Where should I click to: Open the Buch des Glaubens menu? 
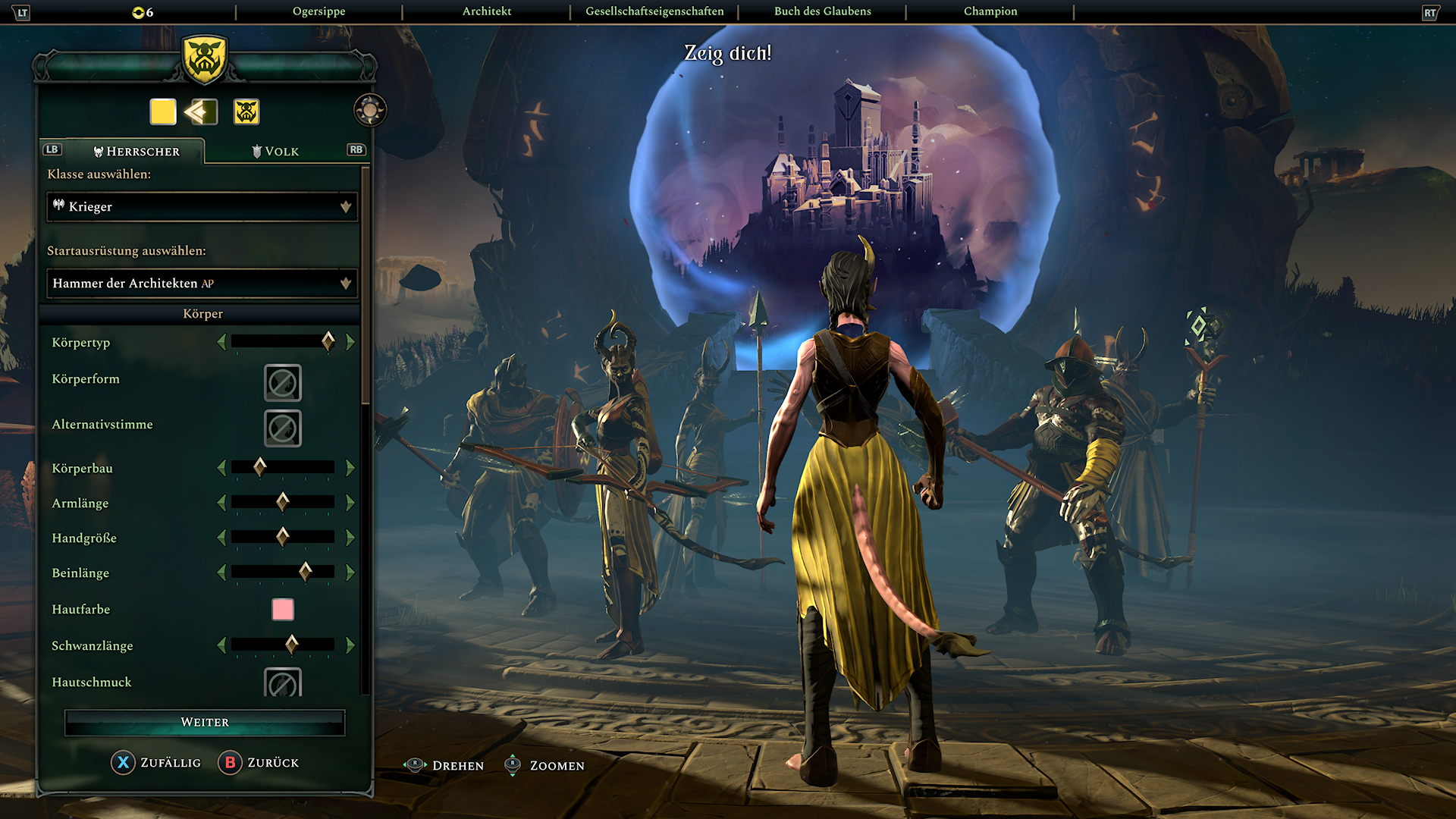click(x=821, y=11)
